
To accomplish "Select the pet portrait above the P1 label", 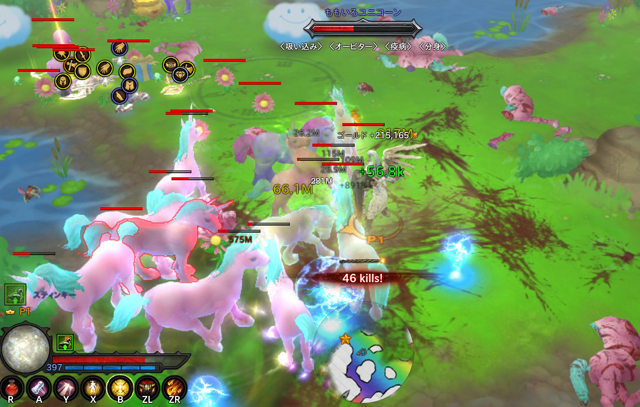I will coord(14,294).
